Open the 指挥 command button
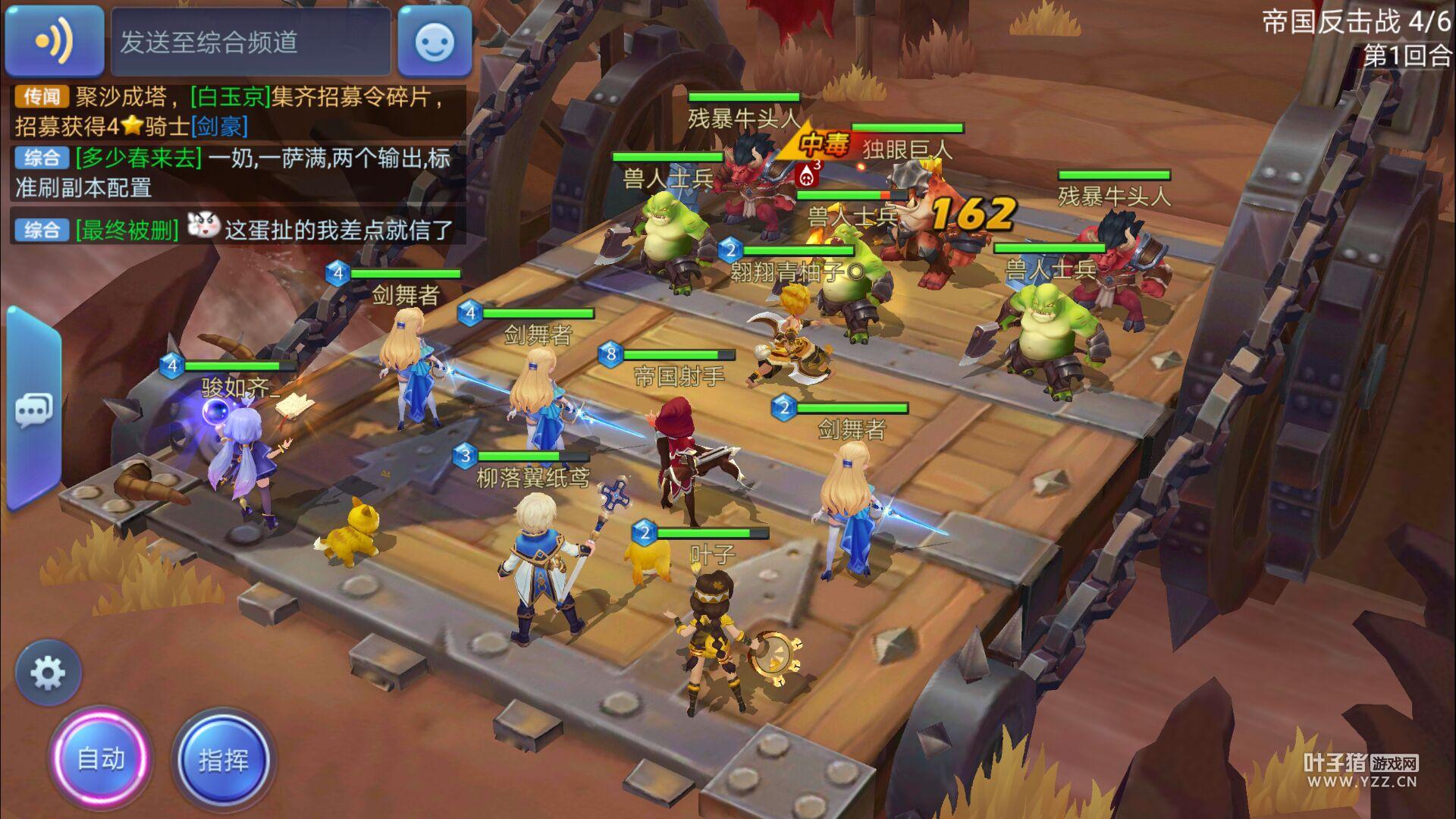This screenshot has width=1456, height=819. click(x=223, y=760)
